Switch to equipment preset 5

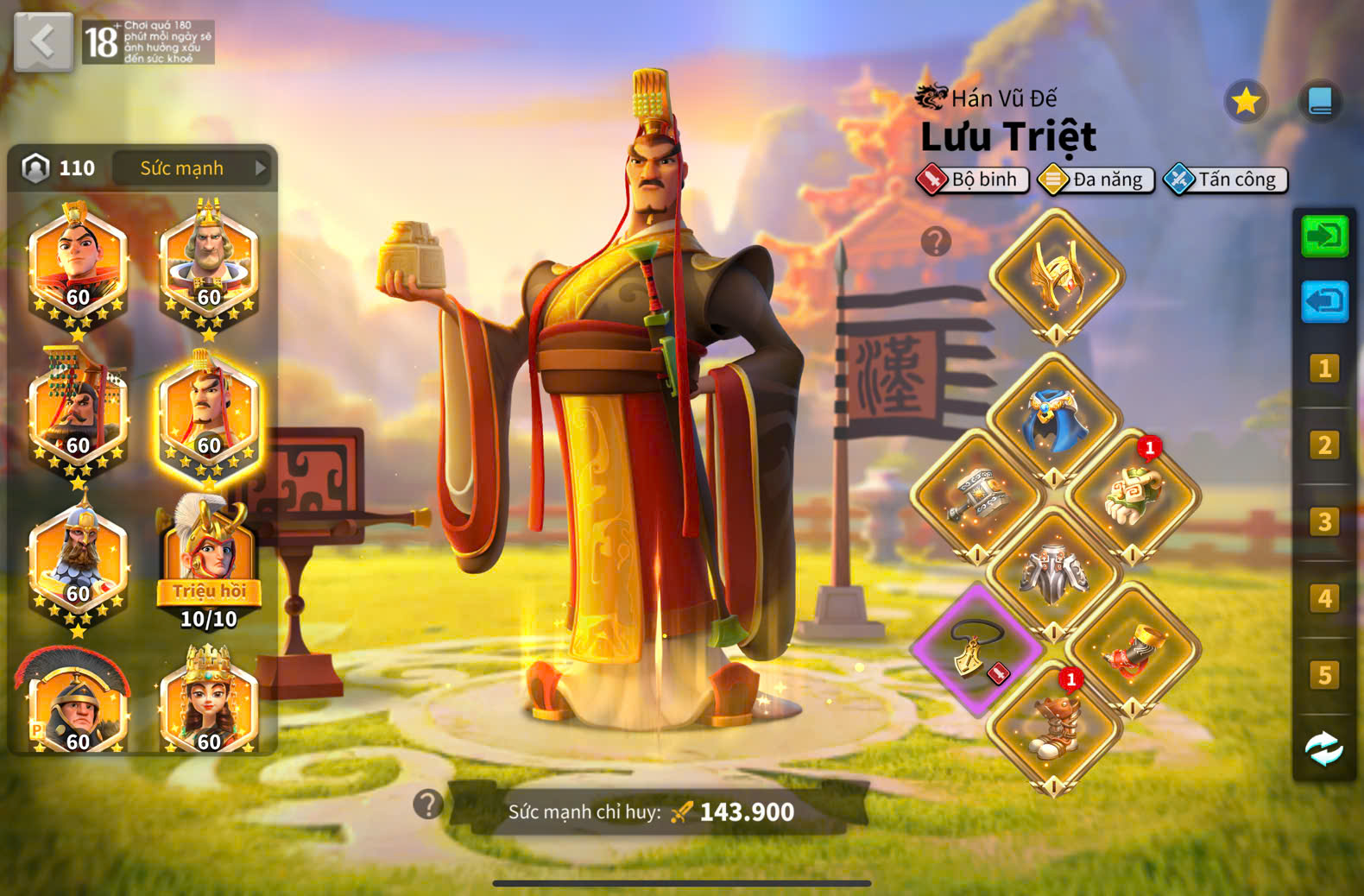1323,674
